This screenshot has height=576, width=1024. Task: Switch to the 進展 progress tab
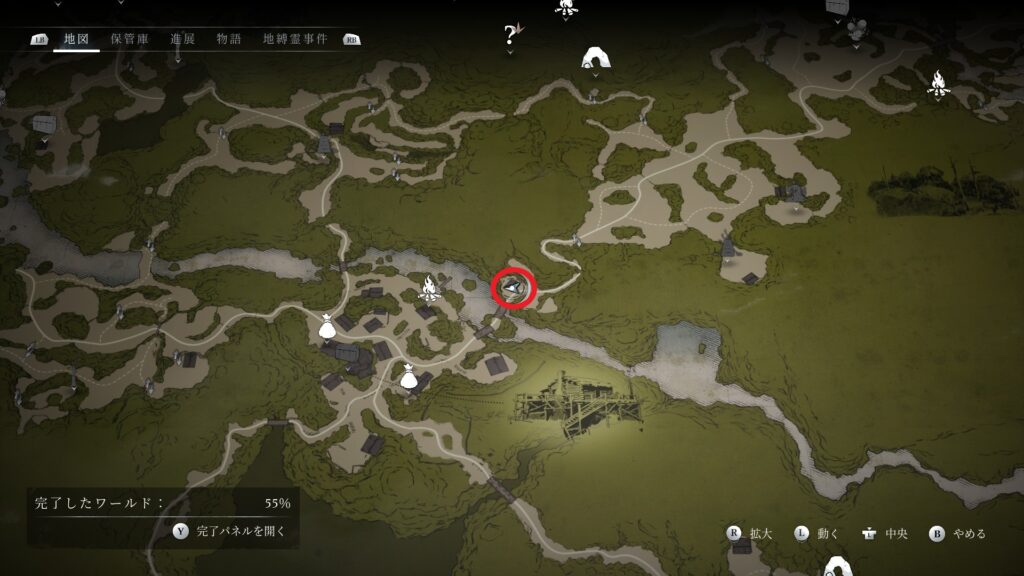183,39
